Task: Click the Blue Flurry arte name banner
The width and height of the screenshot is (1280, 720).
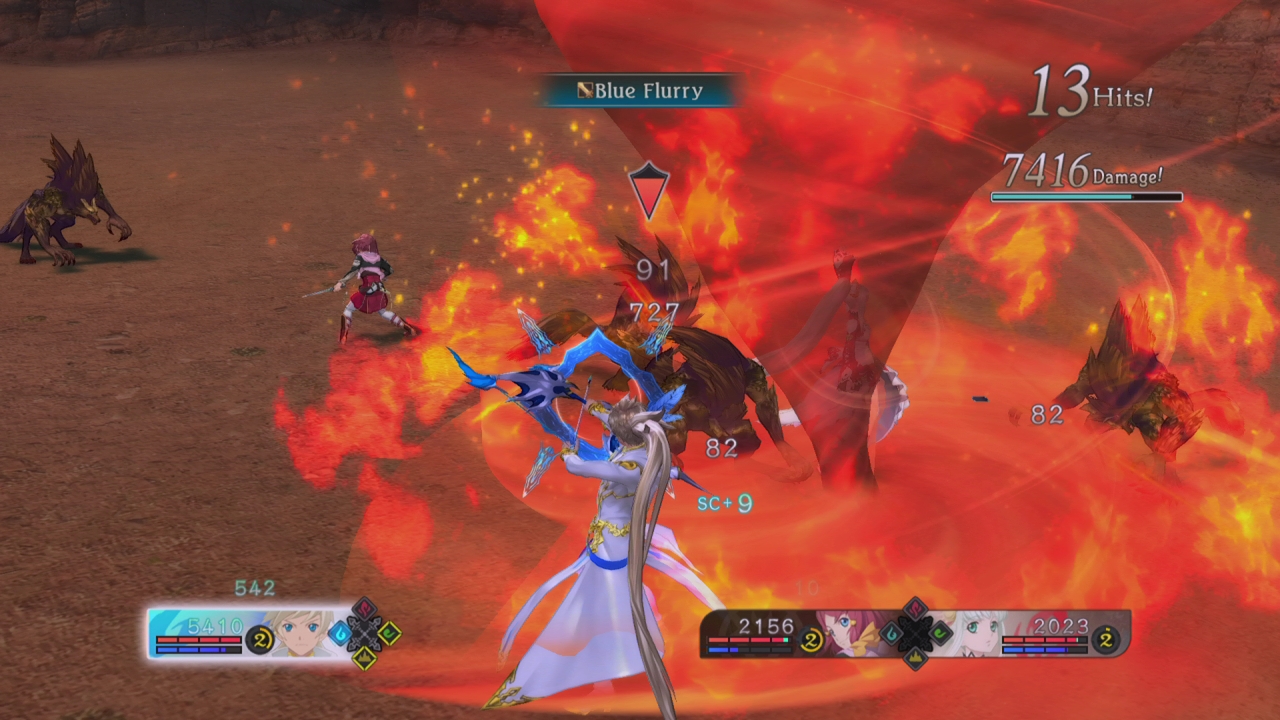Action: [x=640, y=91]
